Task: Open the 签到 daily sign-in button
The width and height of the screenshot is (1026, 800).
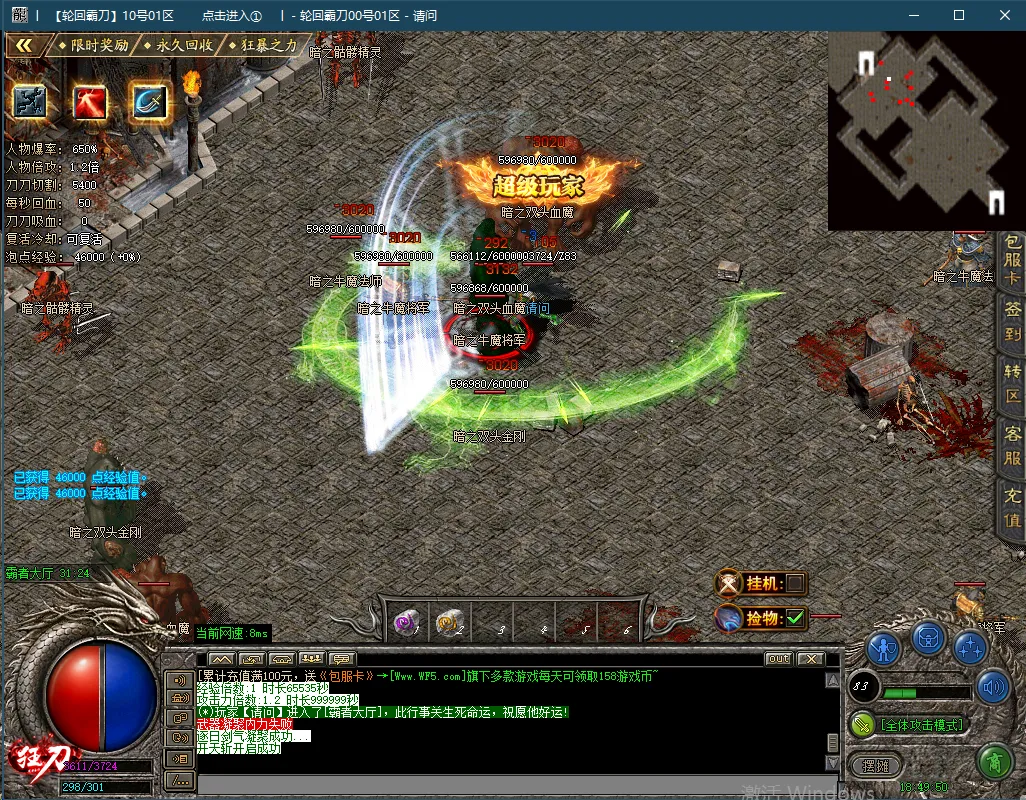Action: (1012, 322)
